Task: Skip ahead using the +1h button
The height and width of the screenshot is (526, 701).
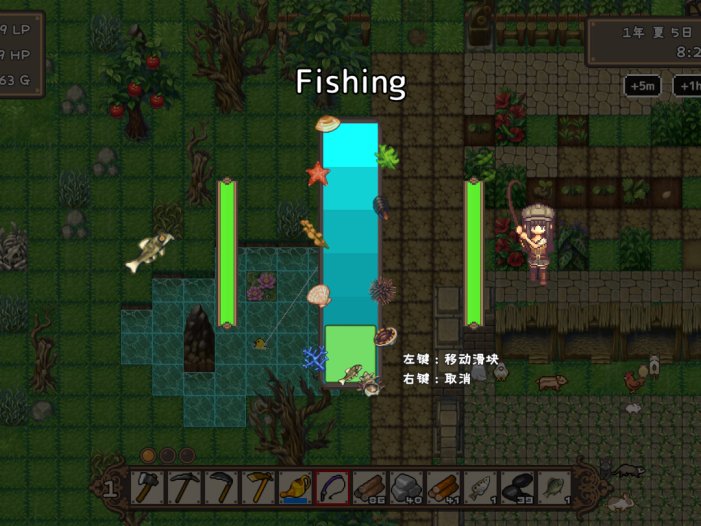Action: [x=688, y=86]
